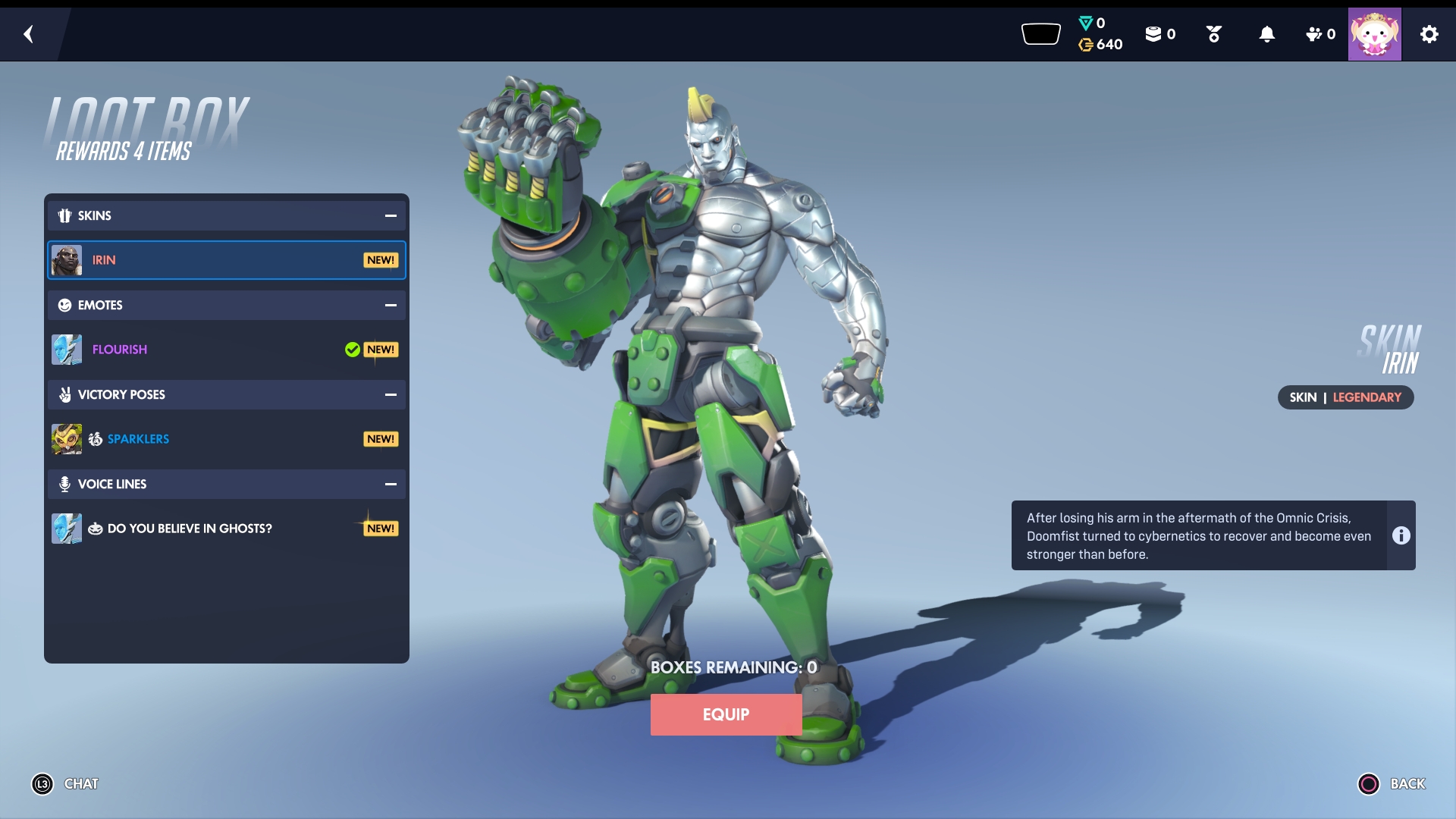Show notifications with the bell icon
Image resolution: width=1456 pixels, height=819 pixels.
1266,34
